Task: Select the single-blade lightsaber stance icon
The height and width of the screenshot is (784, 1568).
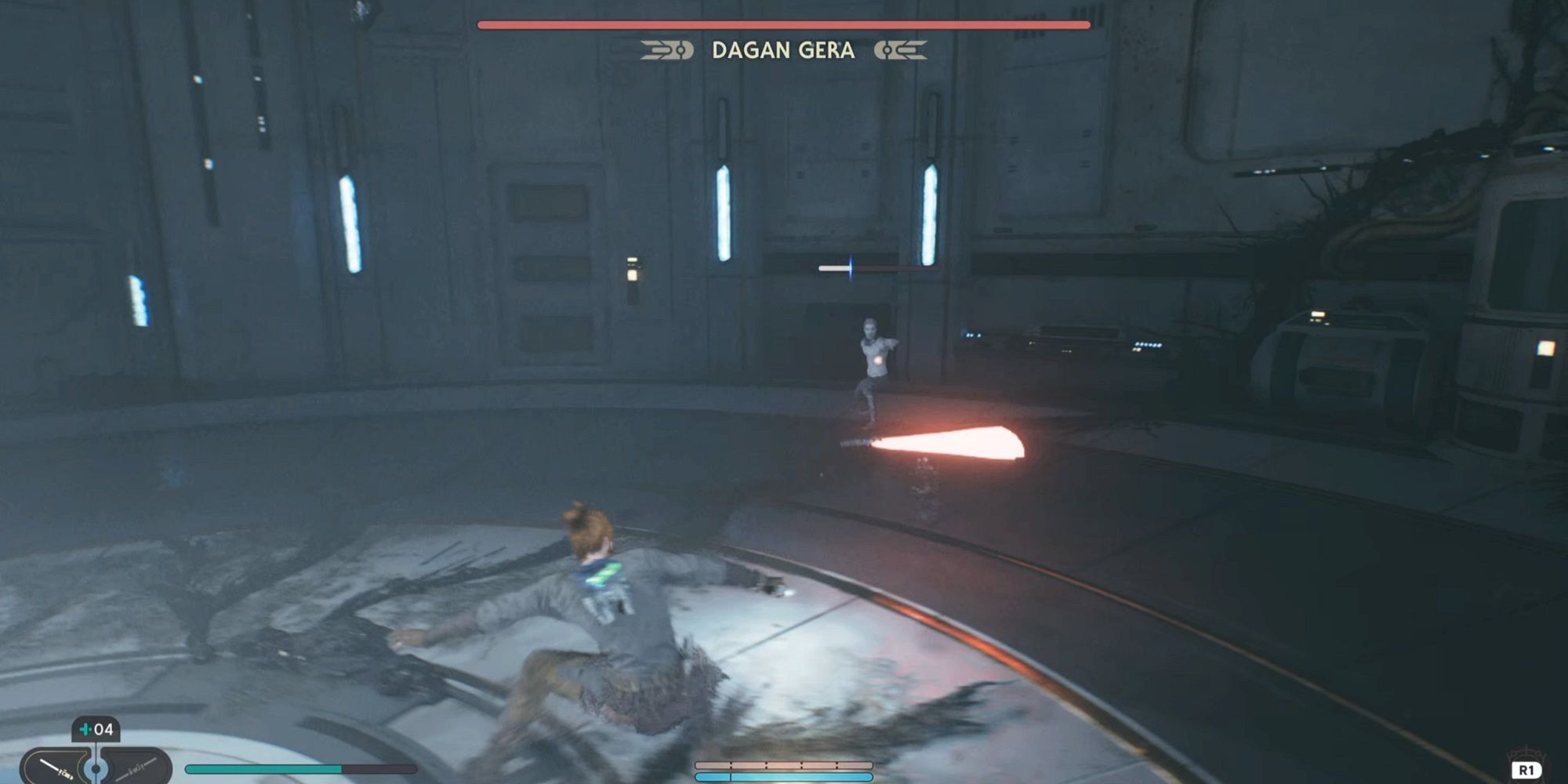Action: click(55, 767)
